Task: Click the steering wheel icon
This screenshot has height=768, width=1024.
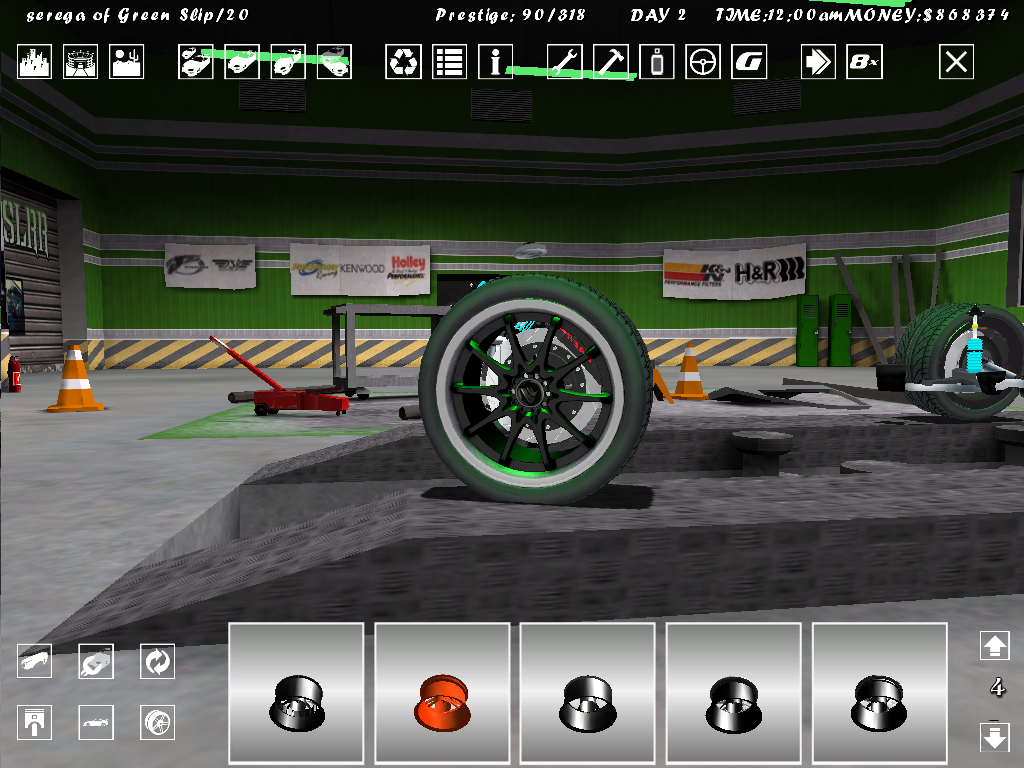Action: coord(702,62)
